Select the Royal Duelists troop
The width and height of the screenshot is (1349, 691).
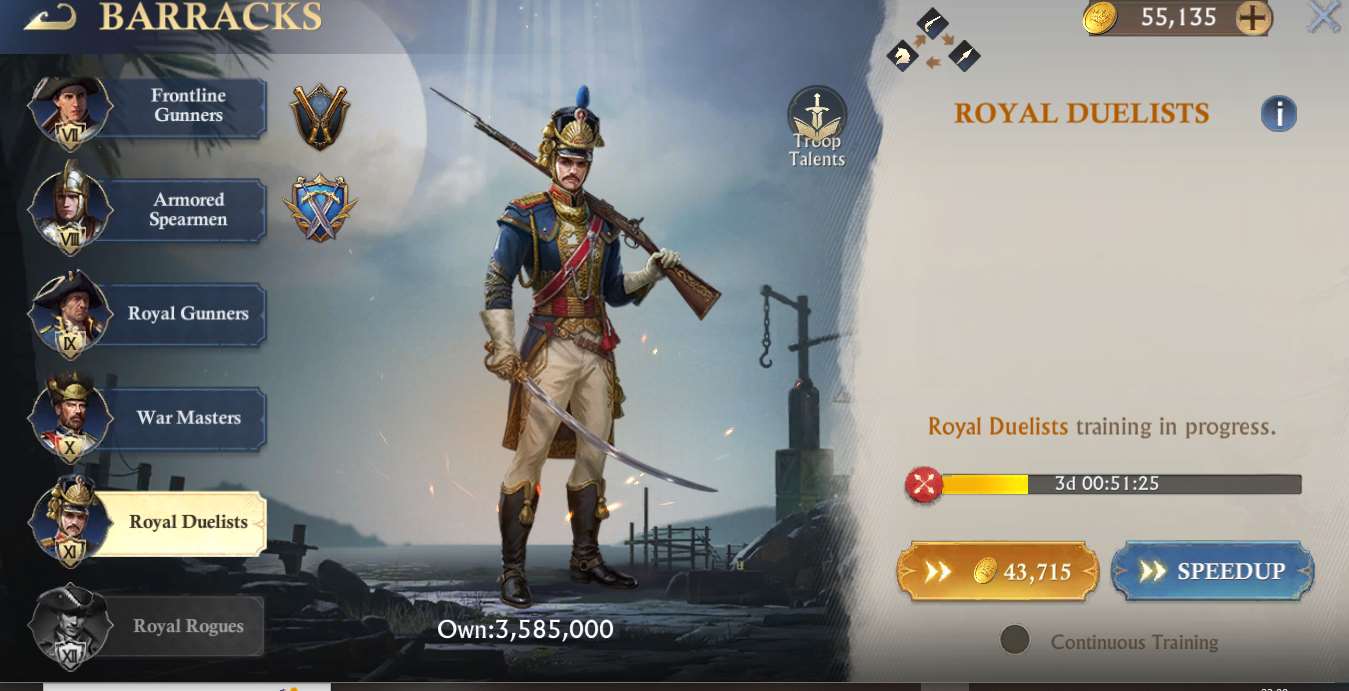188,522
